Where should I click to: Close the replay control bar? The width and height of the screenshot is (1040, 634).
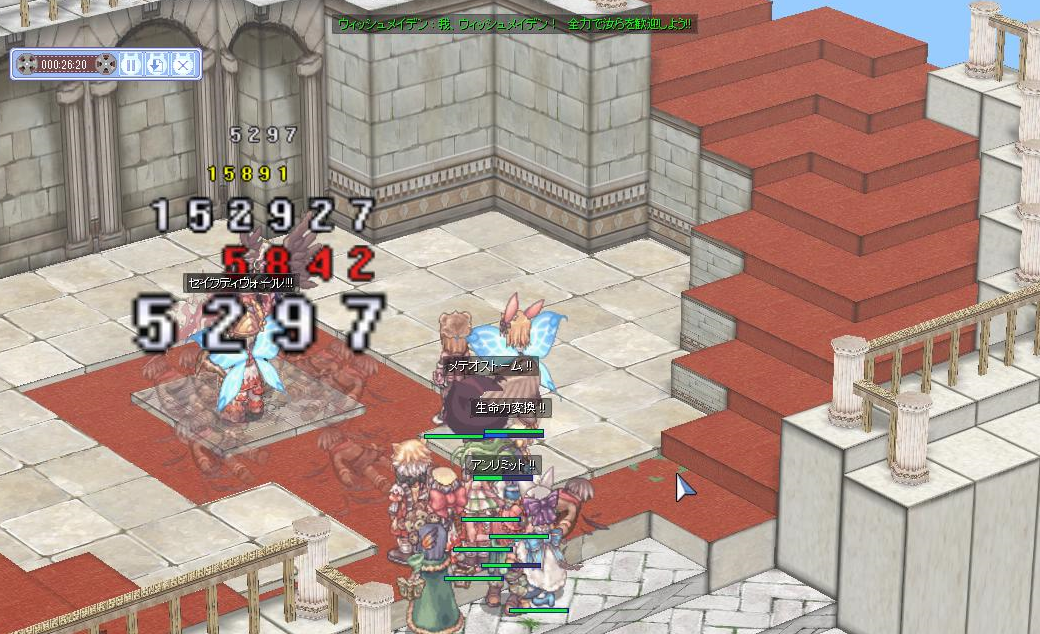click(x=182, y=65)
